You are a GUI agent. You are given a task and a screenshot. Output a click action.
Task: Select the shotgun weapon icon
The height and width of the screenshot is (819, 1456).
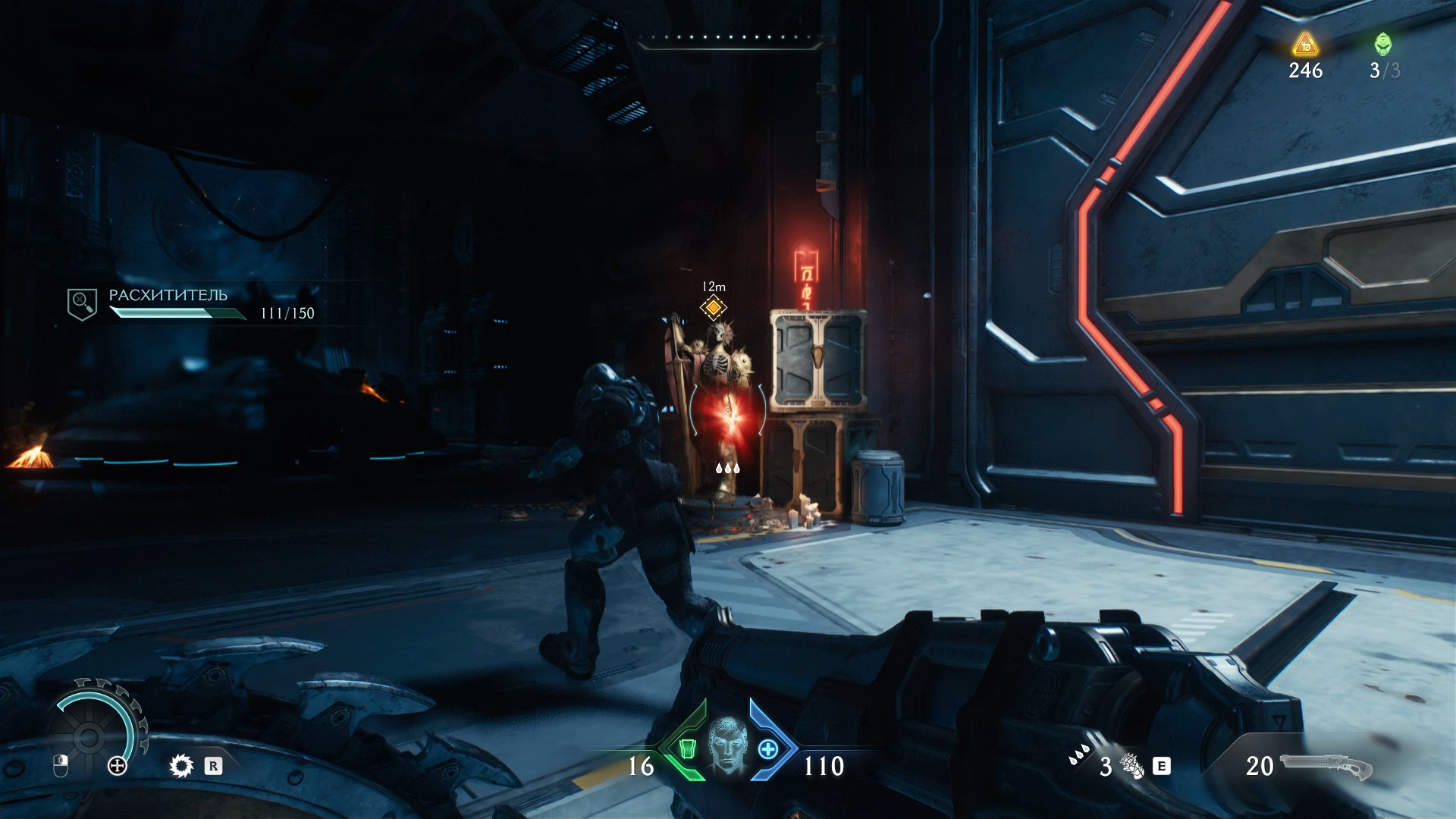click(x=1327, y=767)
